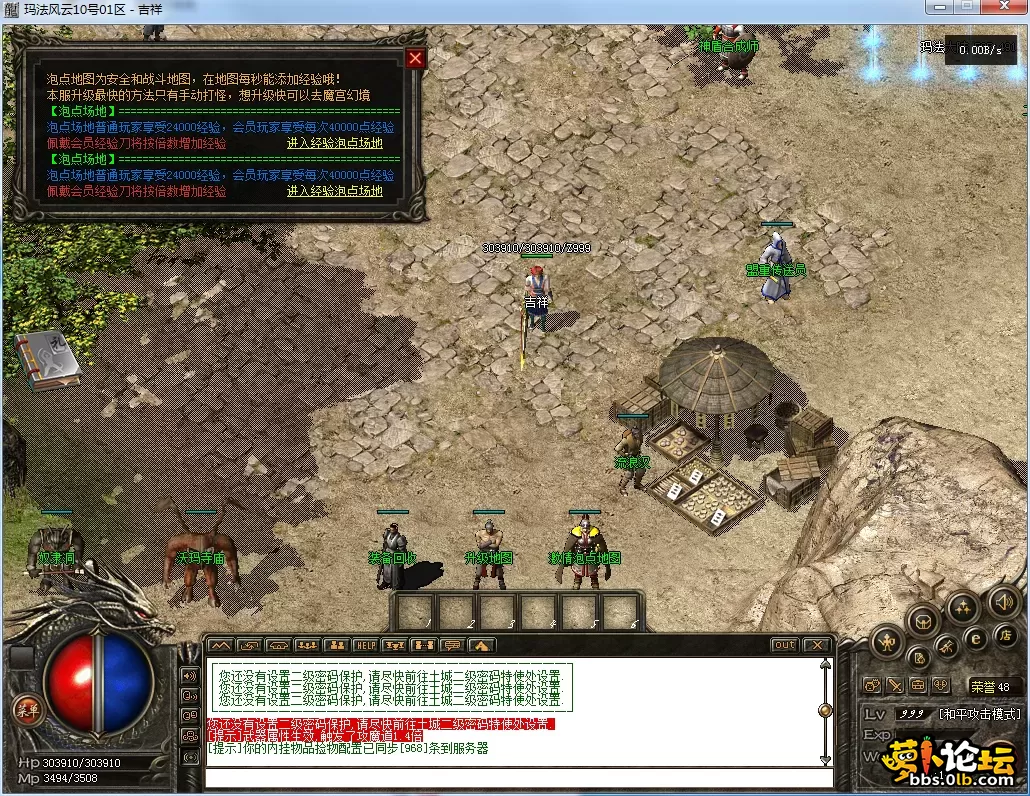Screen dimensions: 1030x796
Task: Click the round warrior figure icon
Action: (x=887, y=641)
